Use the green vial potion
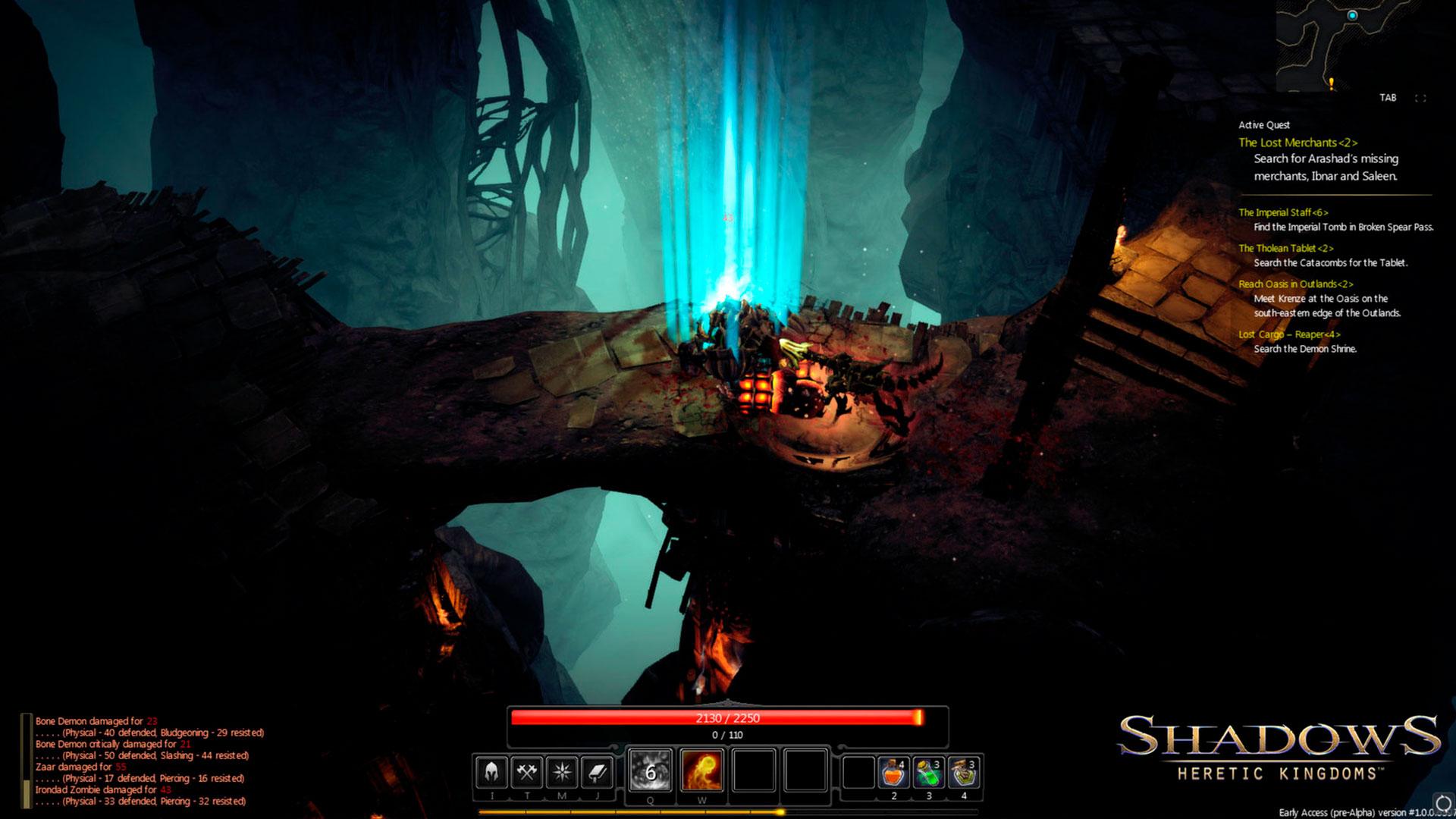Screen dimensions: 1456x819 [x=929, y=773]
